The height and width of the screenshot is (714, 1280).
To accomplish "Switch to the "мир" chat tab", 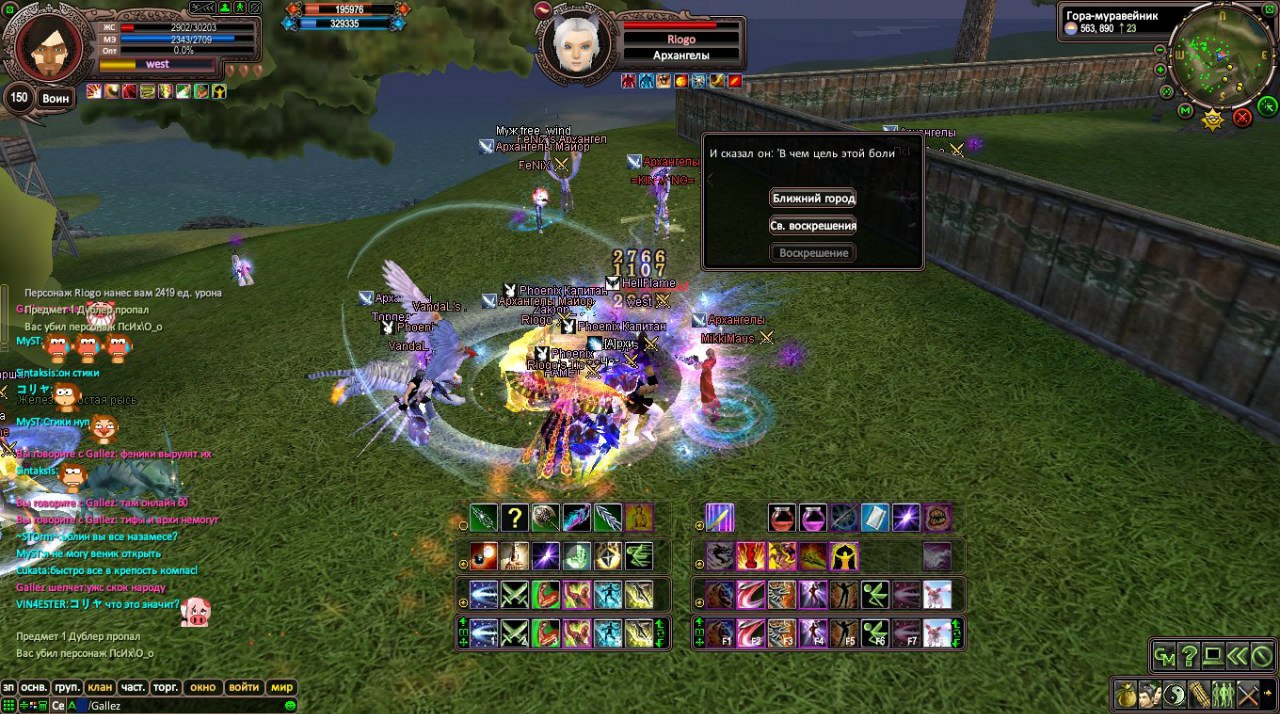I will (x=282, y=687).
